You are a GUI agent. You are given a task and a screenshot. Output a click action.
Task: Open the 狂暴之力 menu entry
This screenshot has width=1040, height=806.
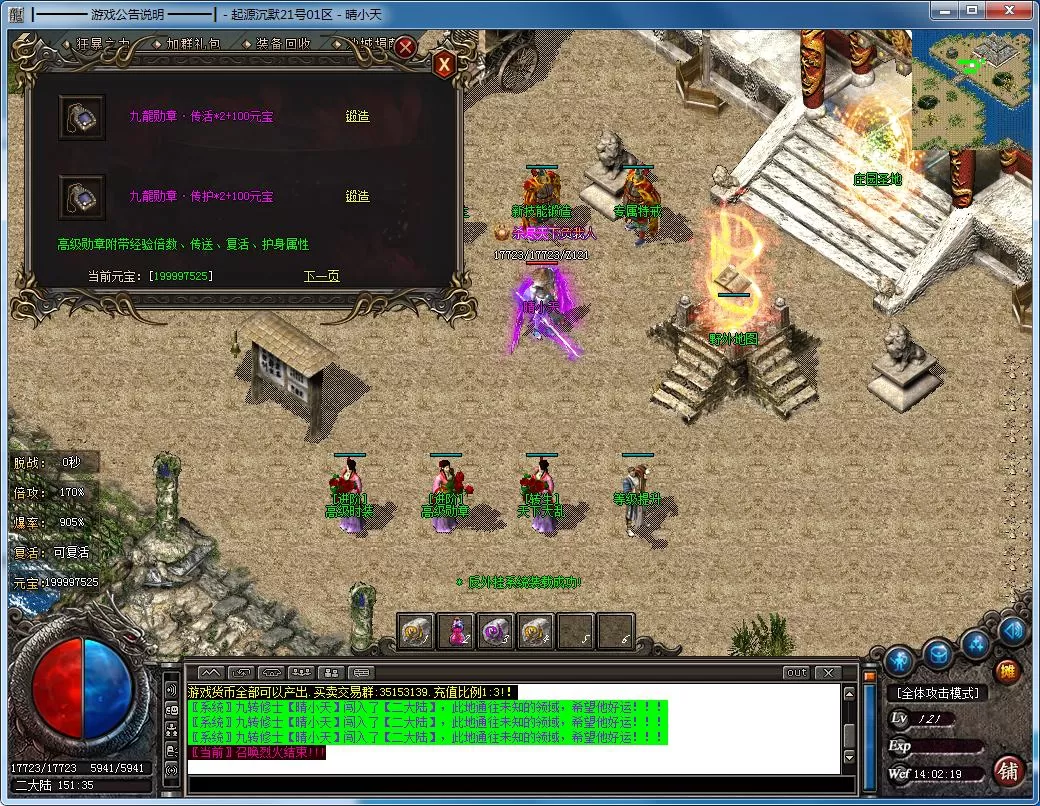[102, 44]
